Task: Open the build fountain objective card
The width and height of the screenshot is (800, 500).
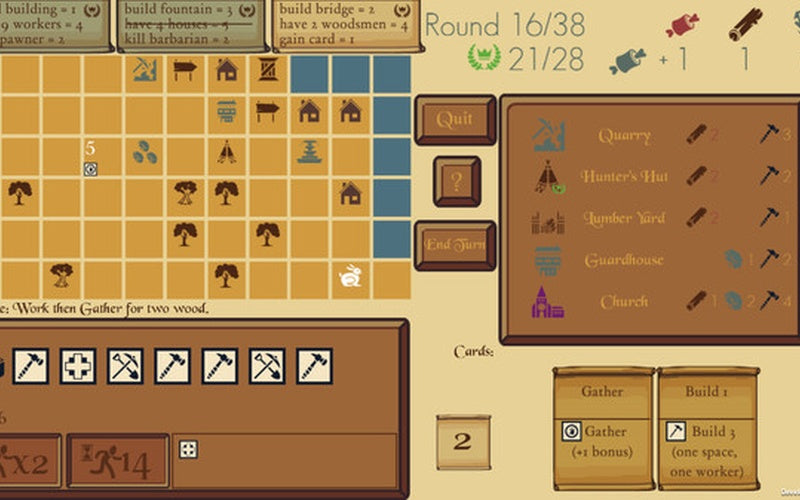Action: click(x=192, y=24)
